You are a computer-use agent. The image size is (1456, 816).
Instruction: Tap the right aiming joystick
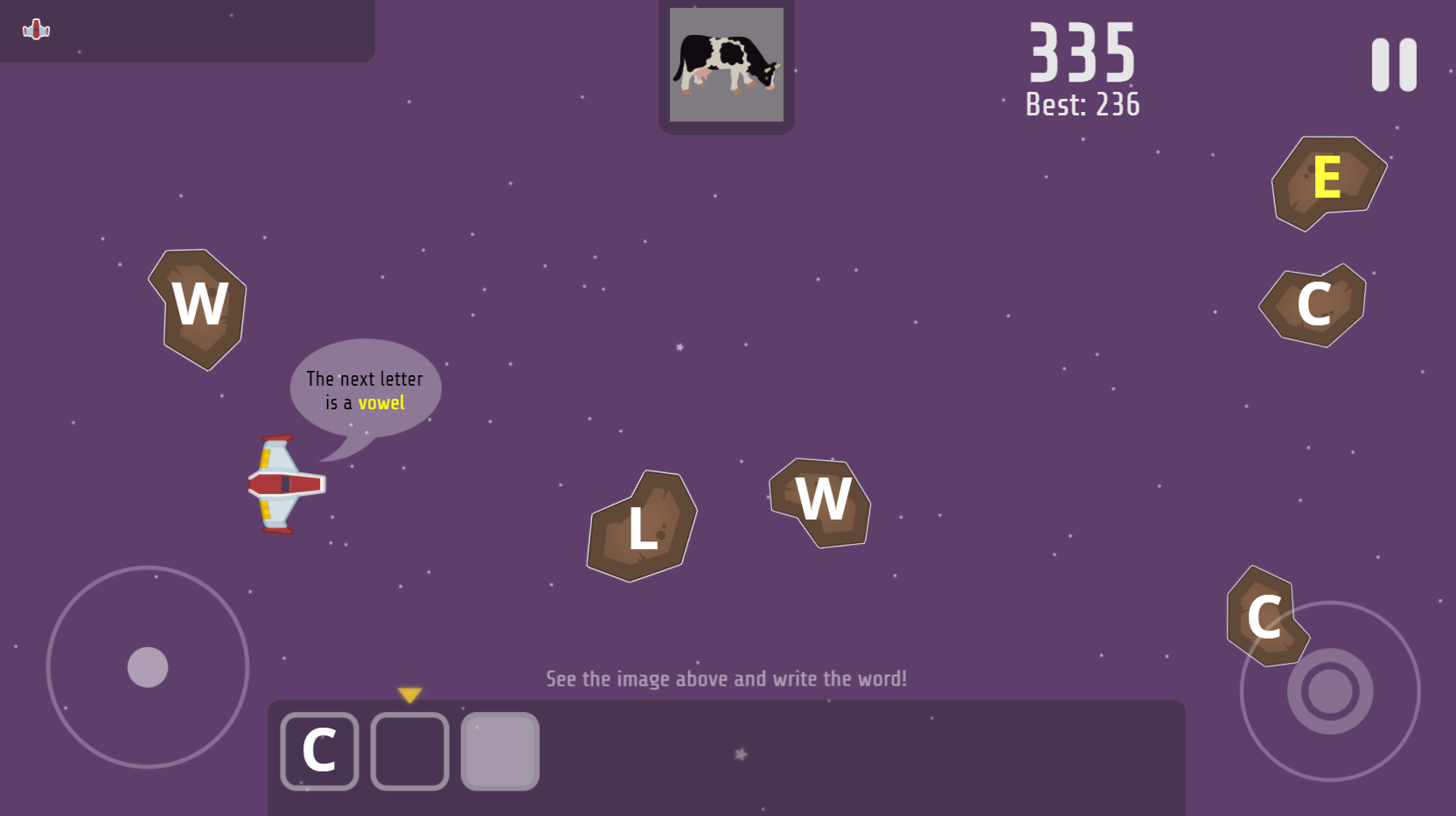[x=1330, y=691]
